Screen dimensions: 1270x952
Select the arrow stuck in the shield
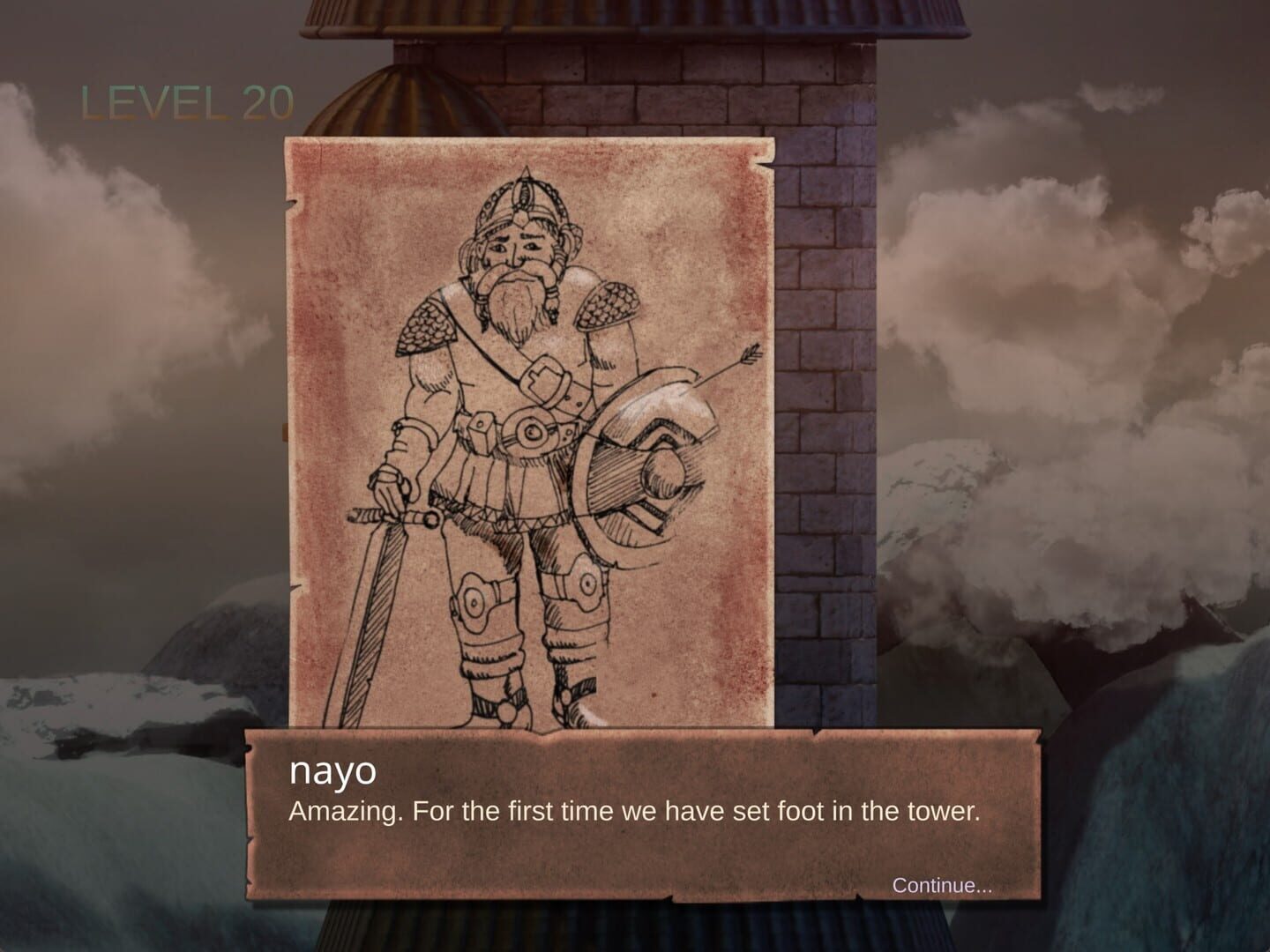pos(723,366)
